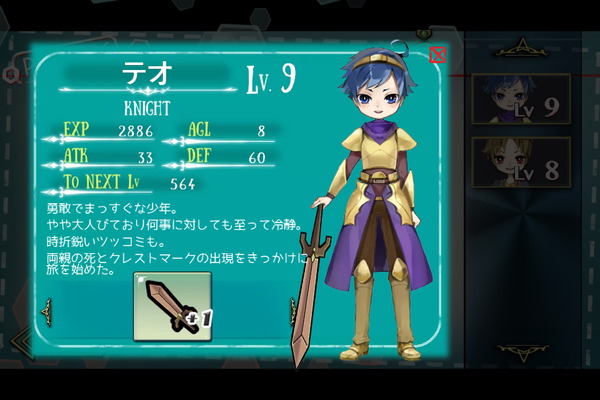Choose the blue-haired Lv 9 party member
Screen dimensions: 600x400
click(520, 98)
